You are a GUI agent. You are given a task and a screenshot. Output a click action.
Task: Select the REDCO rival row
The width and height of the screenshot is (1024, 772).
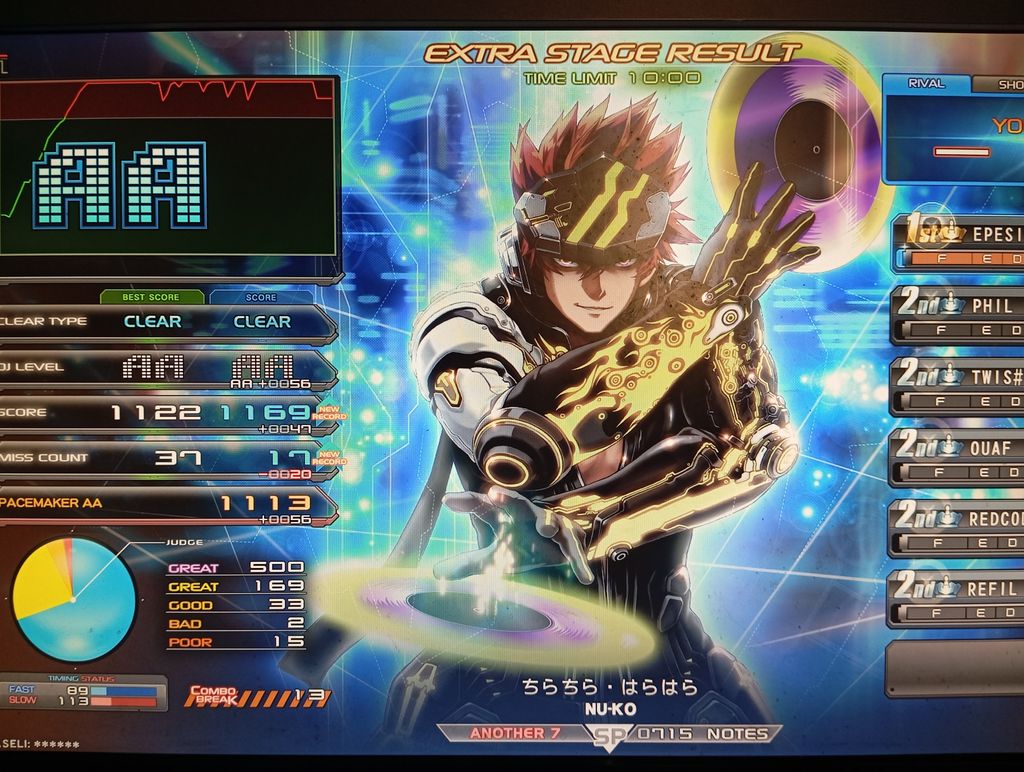tap(960, 528)
